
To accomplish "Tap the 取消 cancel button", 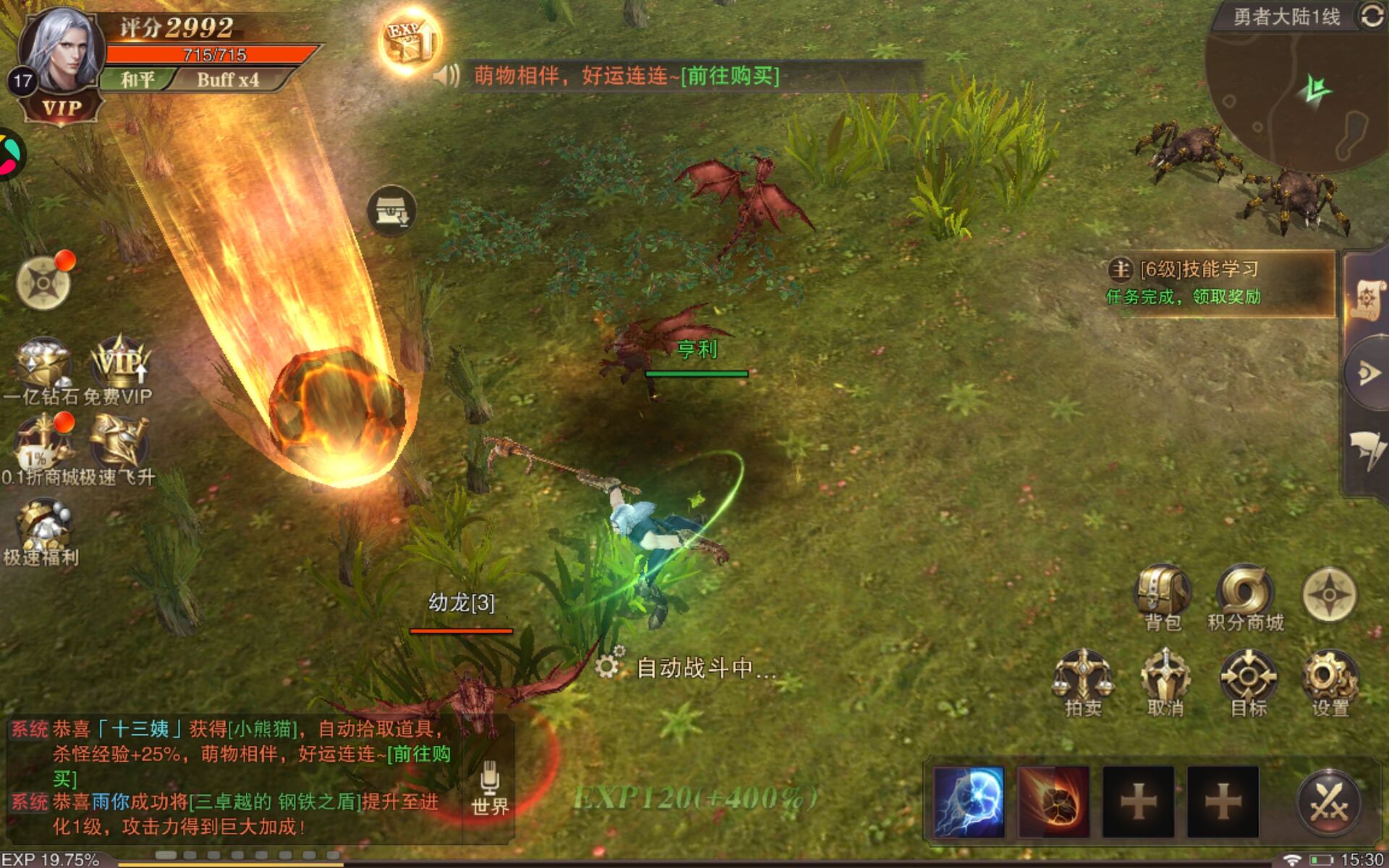I will click(1165, 680).
